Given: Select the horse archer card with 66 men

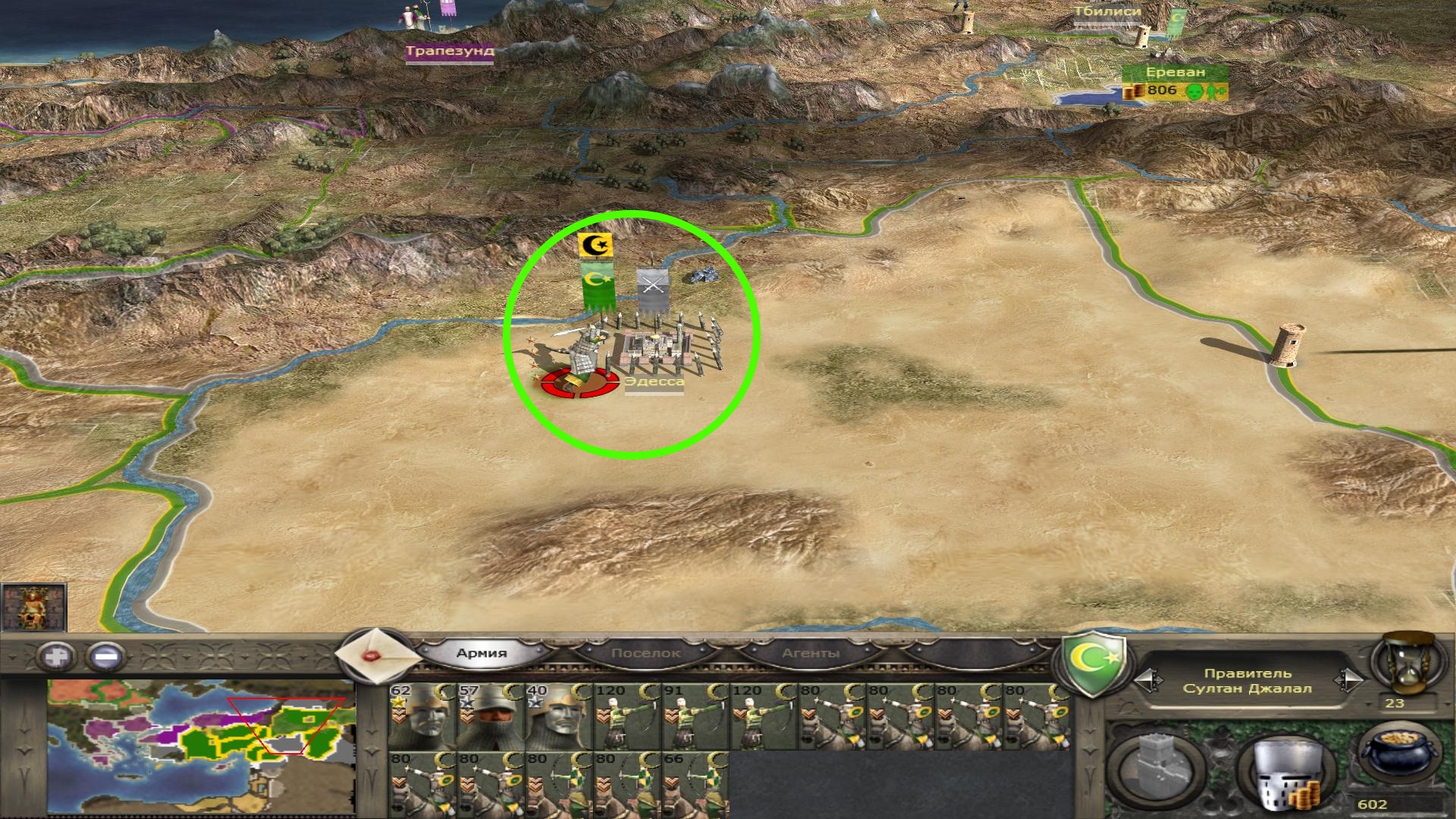Looking at the screenshot, I should pyautogui.click(x=695, y=784).
